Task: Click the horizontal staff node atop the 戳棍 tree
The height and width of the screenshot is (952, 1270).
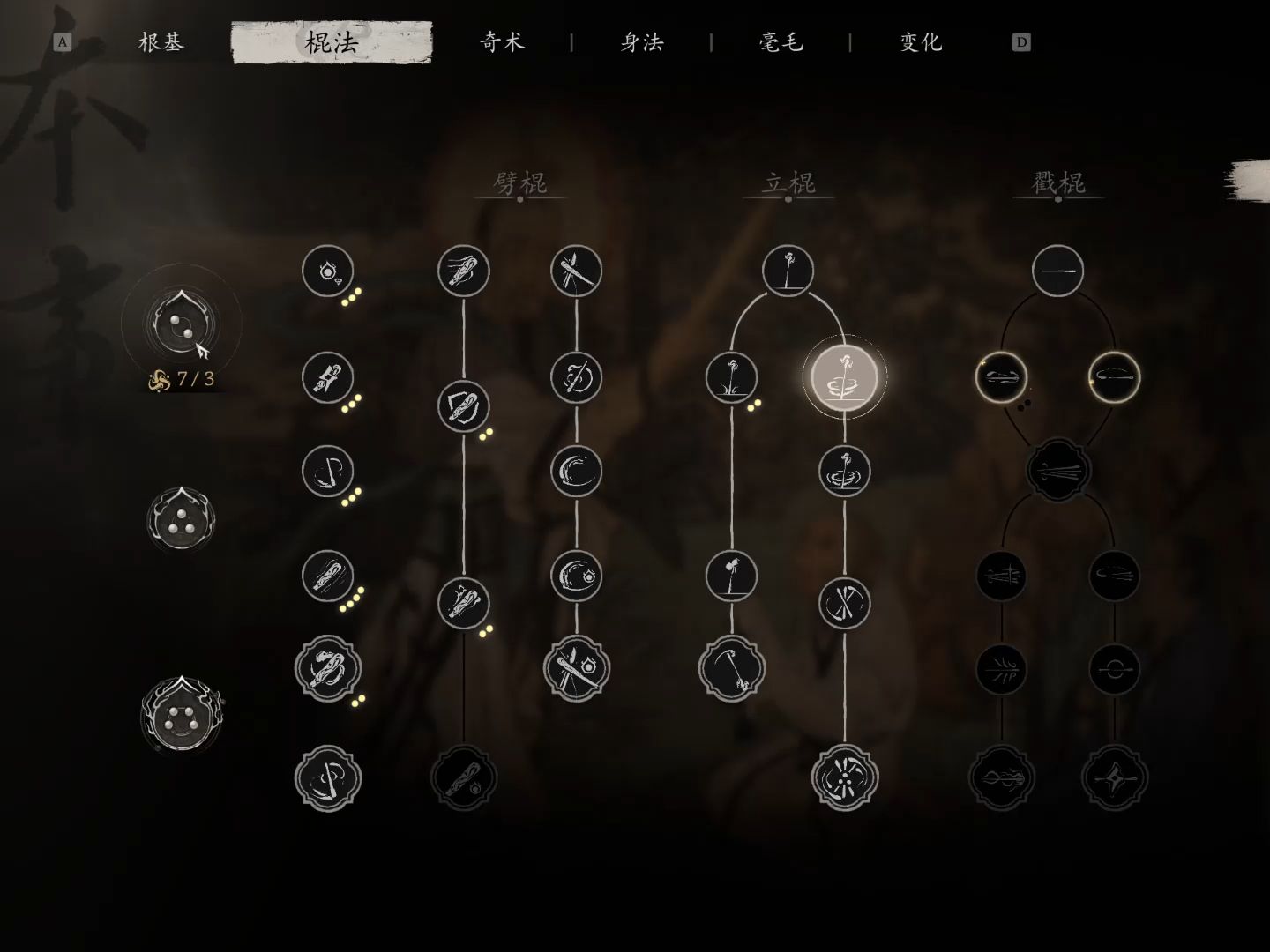Action: click(1058, 271)
